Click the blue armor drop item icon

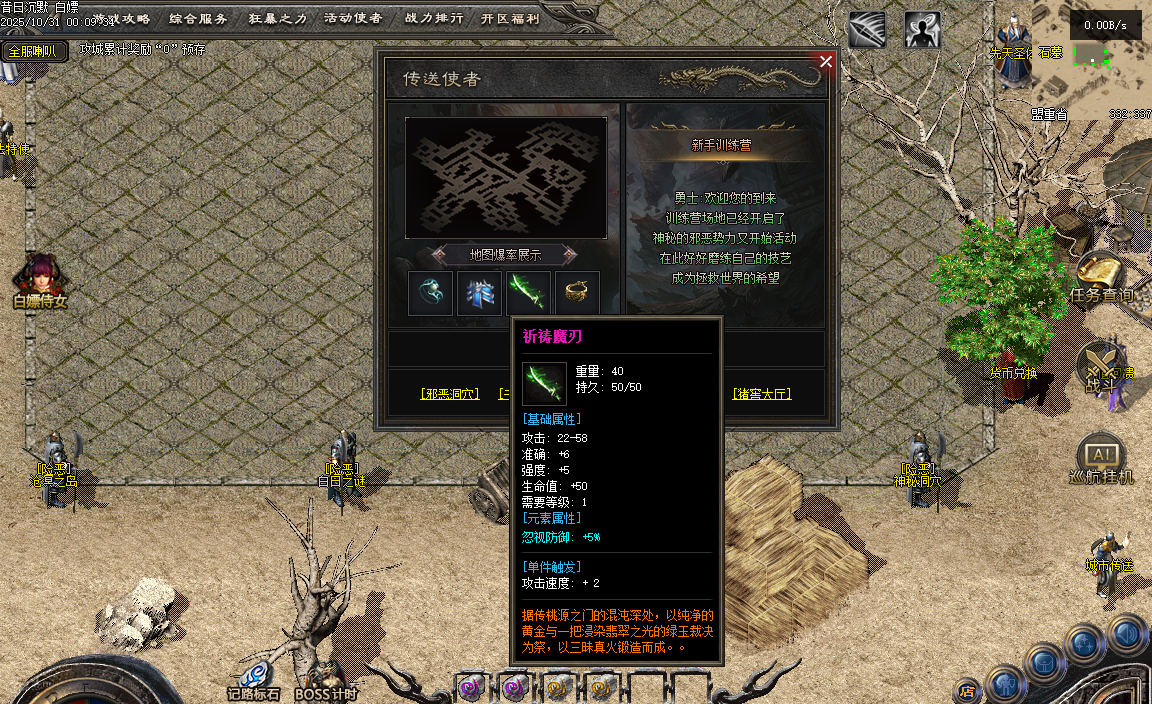[479, 293]
